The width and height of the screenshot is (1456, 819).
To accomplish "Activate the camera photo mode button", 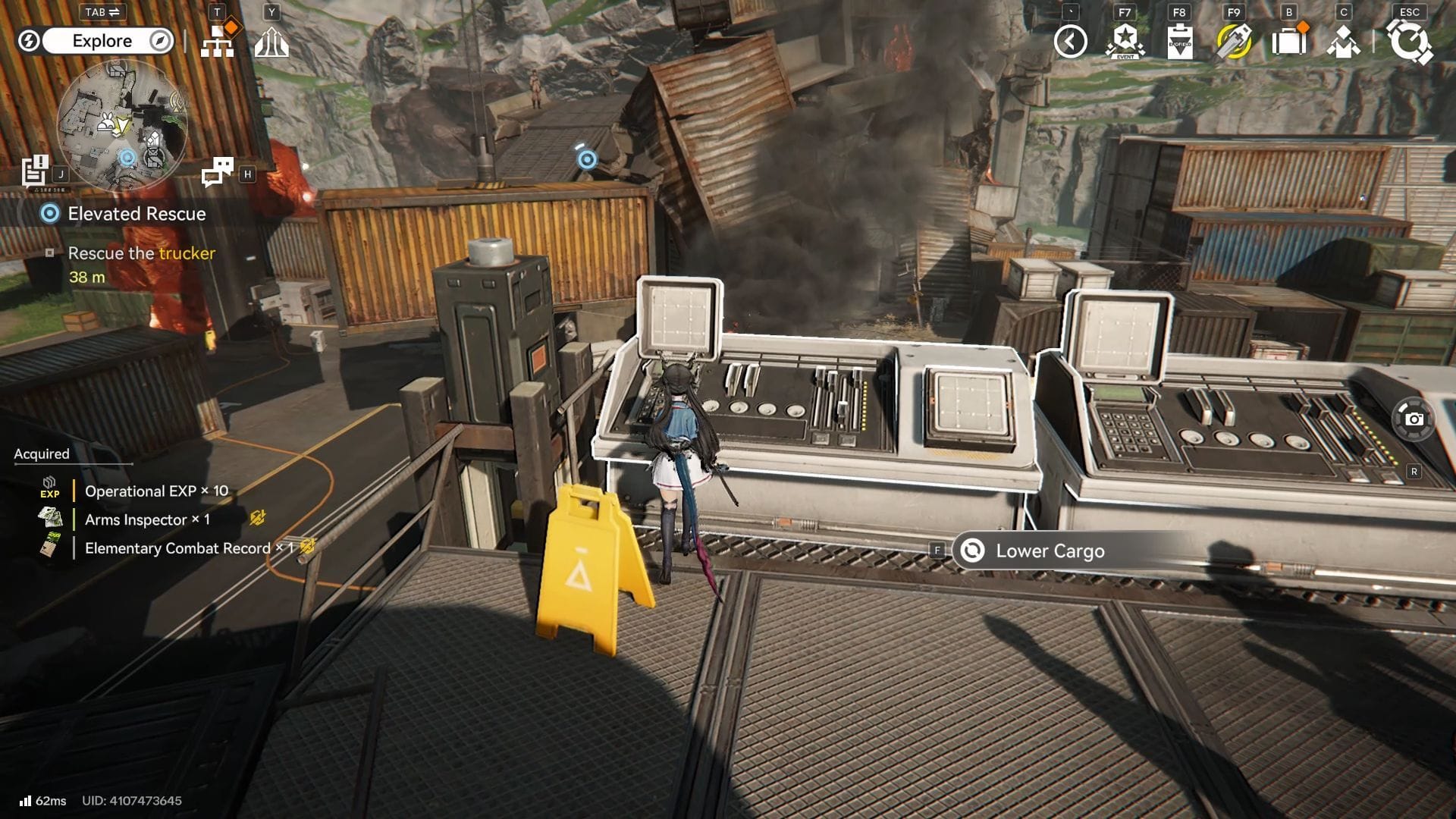I will [1414, 419].
